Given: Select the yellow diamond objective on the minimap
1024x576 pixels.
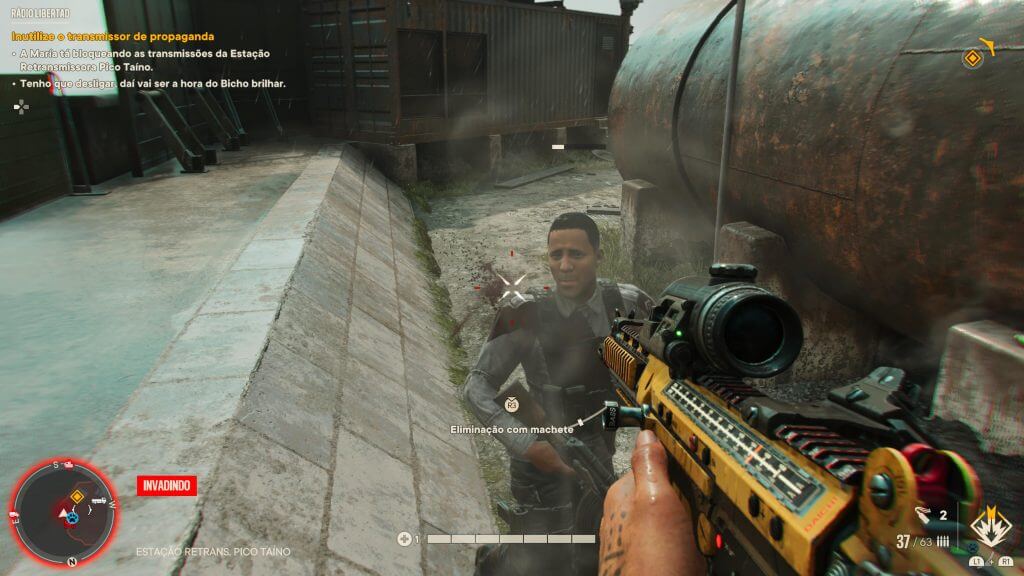Looking at the screenshot, I should coord(75,496).
